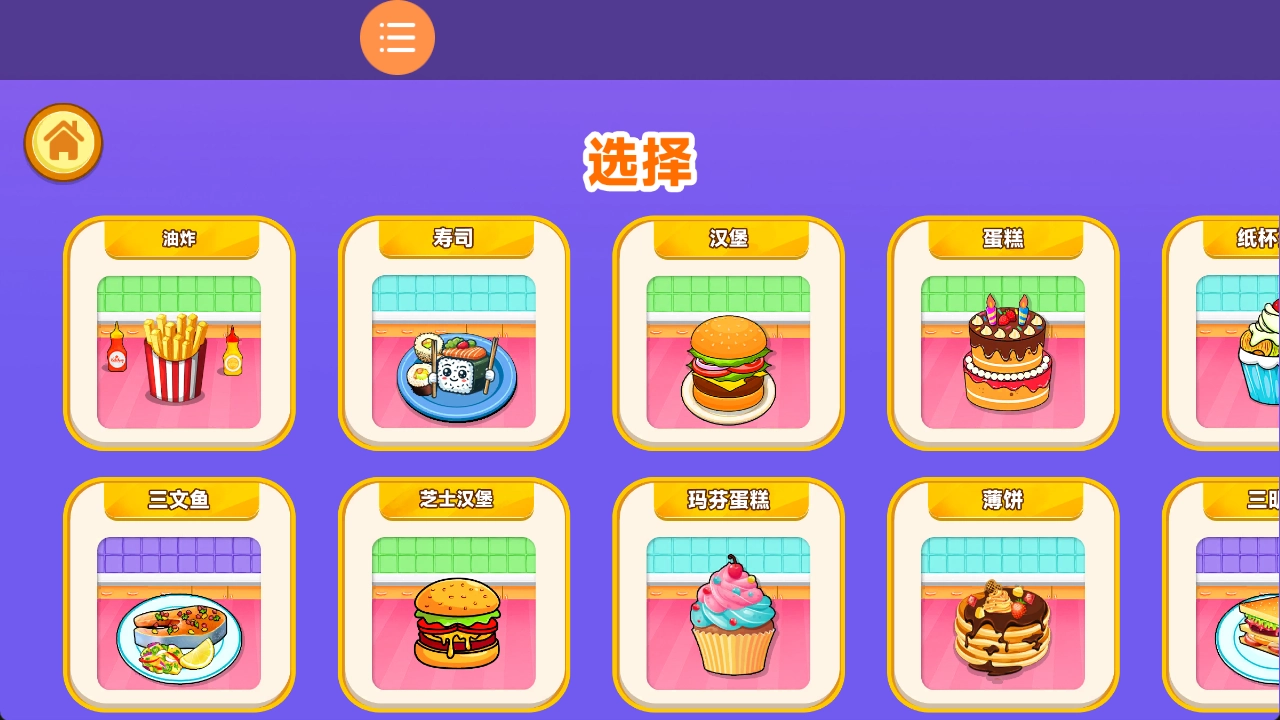The width and height of the screenshot is (1280, 720).
Task: Tap the 选择 page title
Action: click(x=639, y=162)
